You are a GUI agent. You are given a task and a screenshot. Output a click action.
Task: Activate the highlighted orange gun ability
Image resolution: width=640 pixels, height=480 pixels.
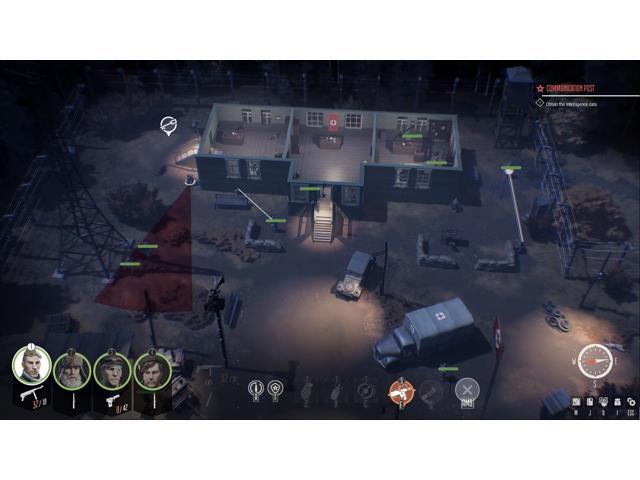(x=400, y=391)
